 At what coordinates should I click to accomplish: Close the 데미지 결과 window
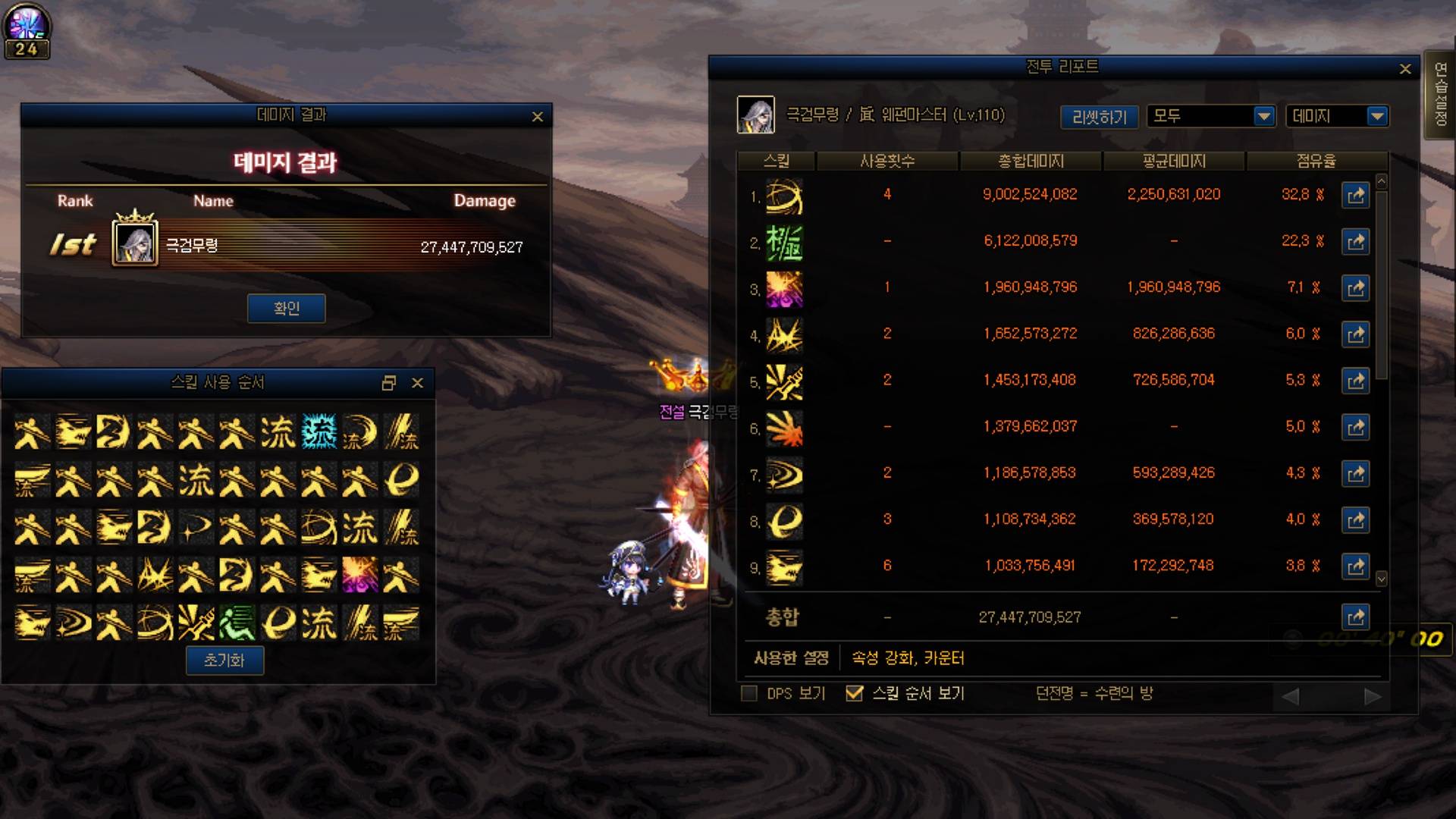[538, 117]
